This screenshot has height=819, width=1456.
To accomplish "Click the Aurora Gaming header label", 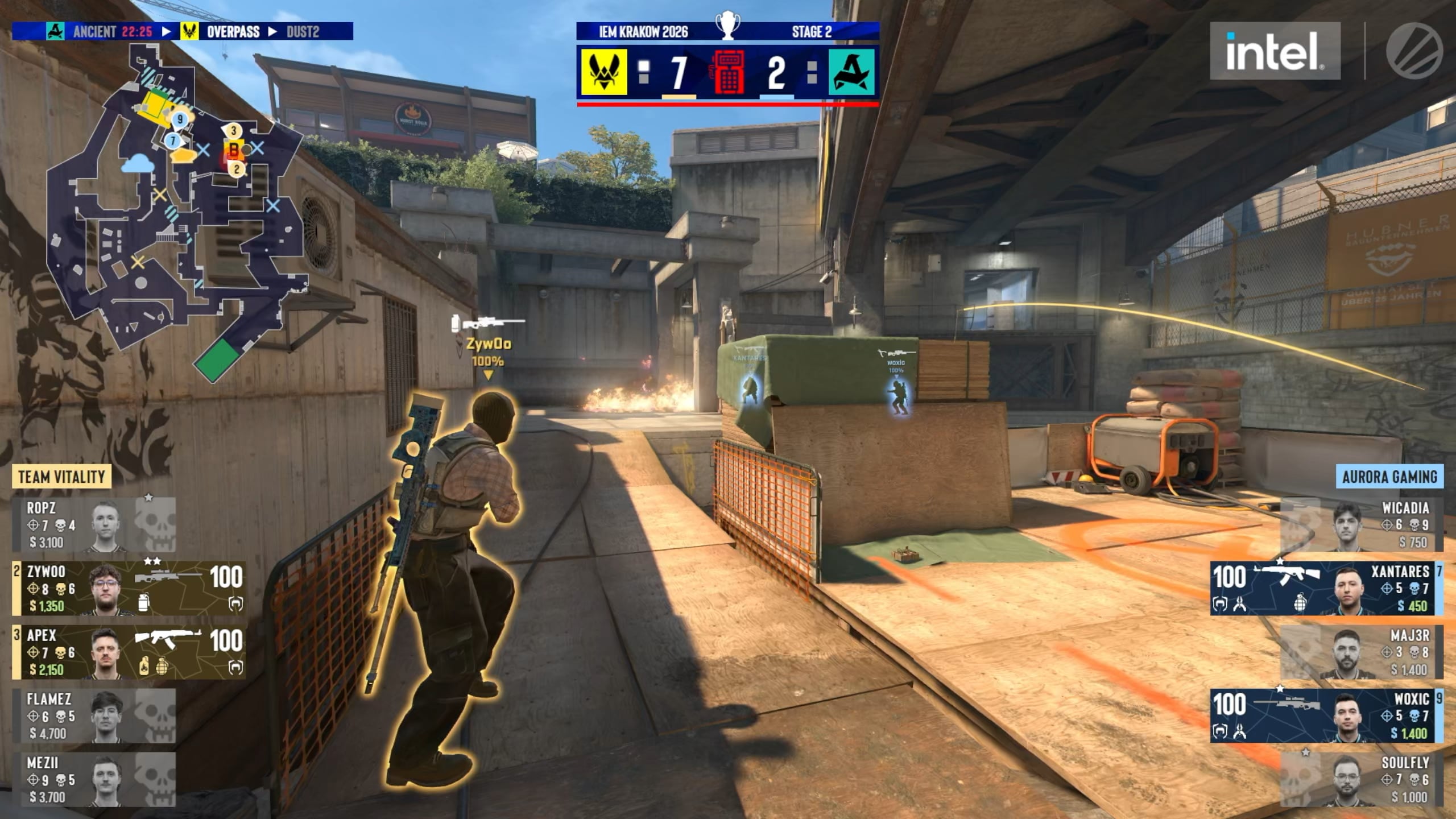I will point(1389,477).
